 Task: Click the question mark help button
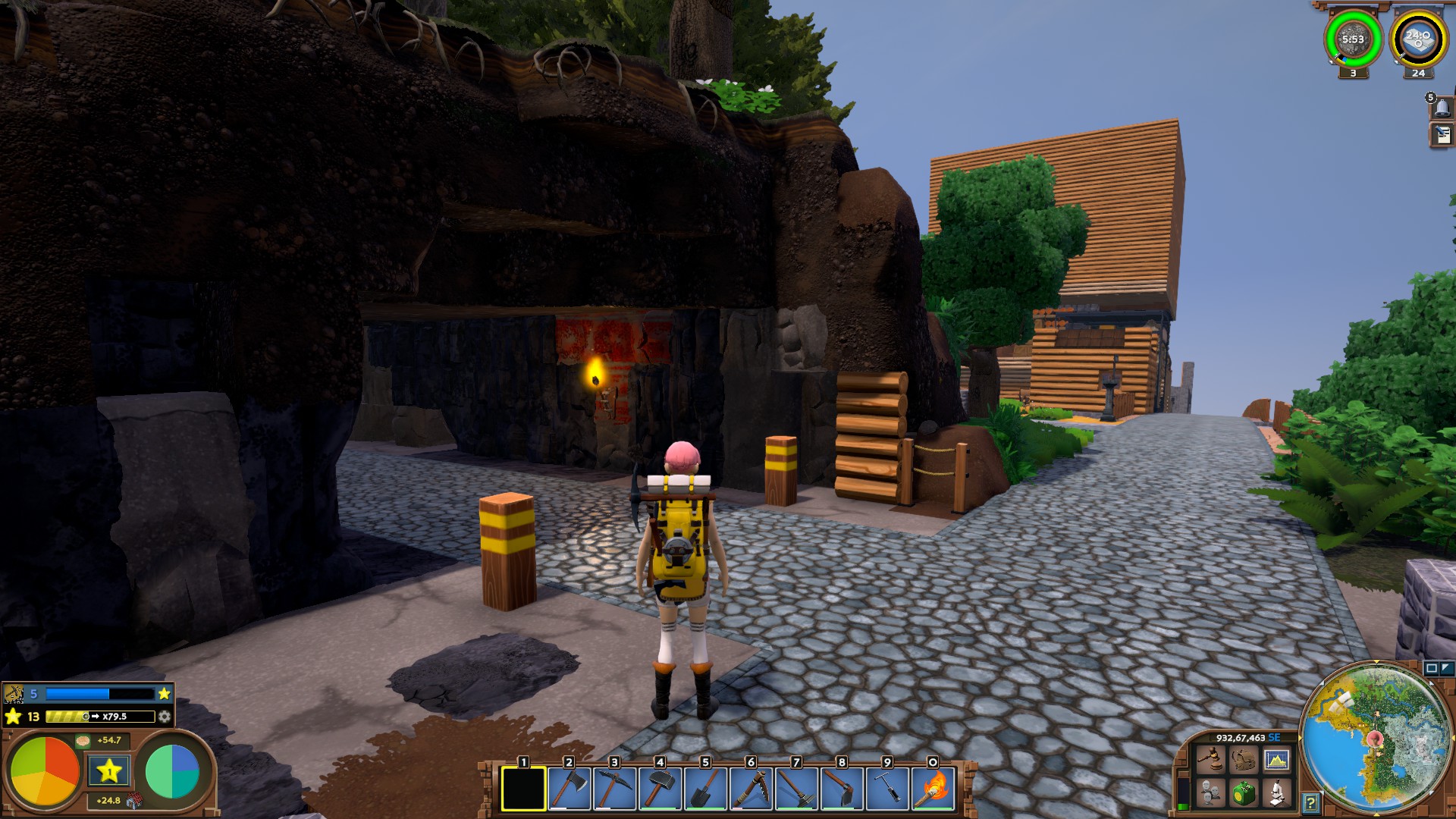point(1310,802)
